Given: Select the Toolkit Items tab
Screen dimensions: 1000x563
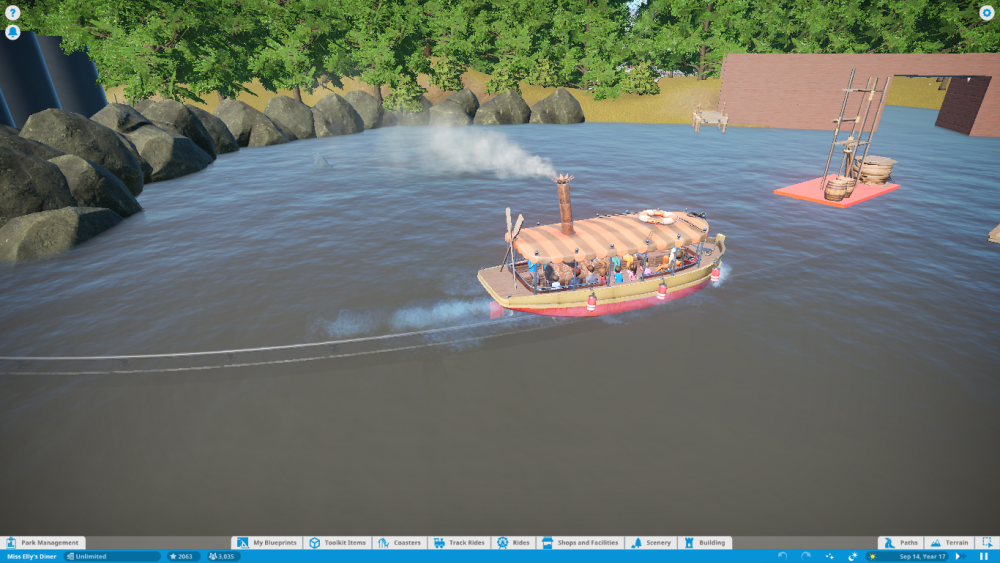Looking at the screenshot, I should click(x=338, y=543).
